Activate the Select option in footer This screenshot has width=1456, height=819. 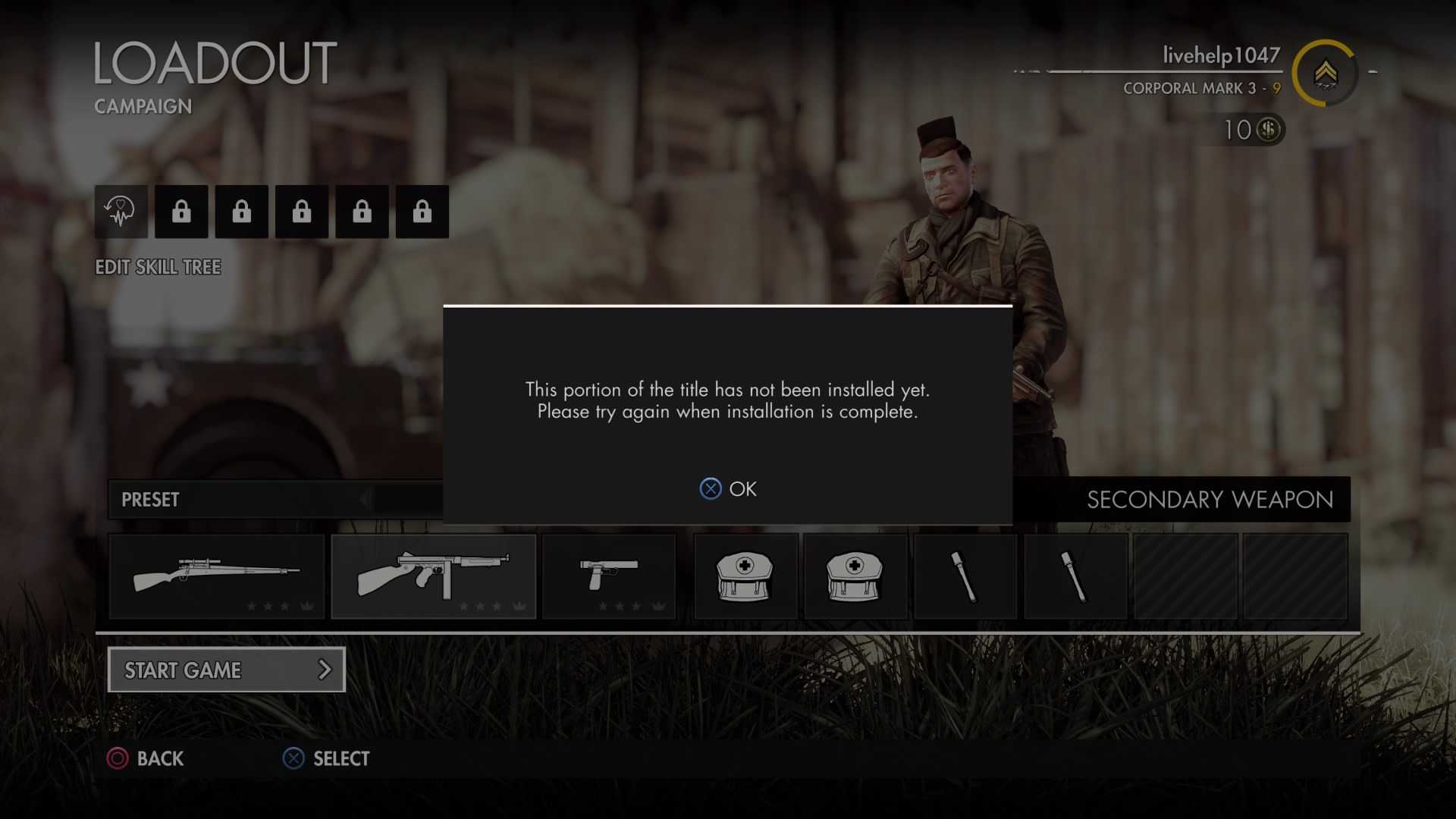[x=326, y=758]
